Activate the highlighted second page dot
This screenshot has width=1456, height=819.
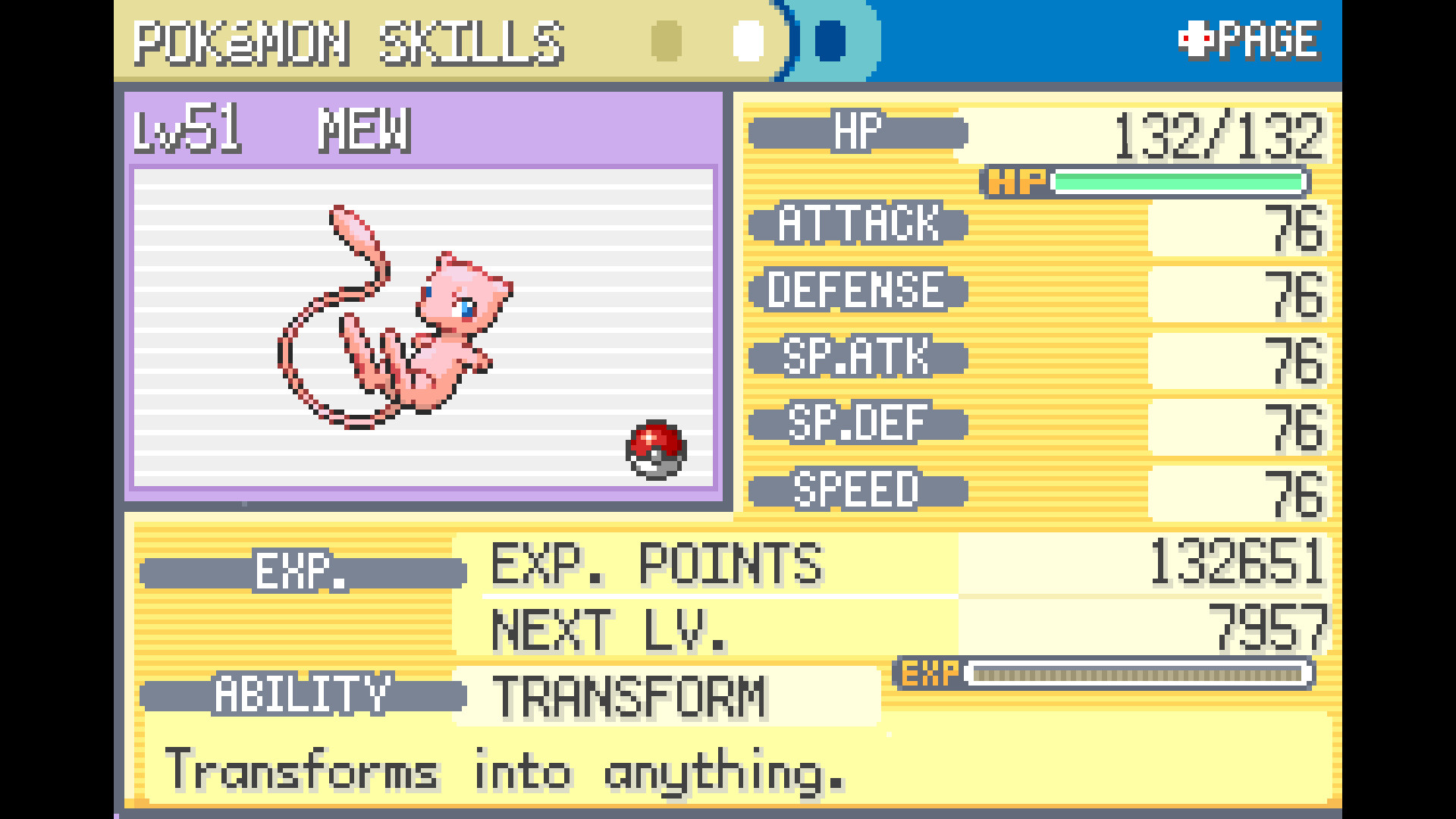(x=747, y=42)
